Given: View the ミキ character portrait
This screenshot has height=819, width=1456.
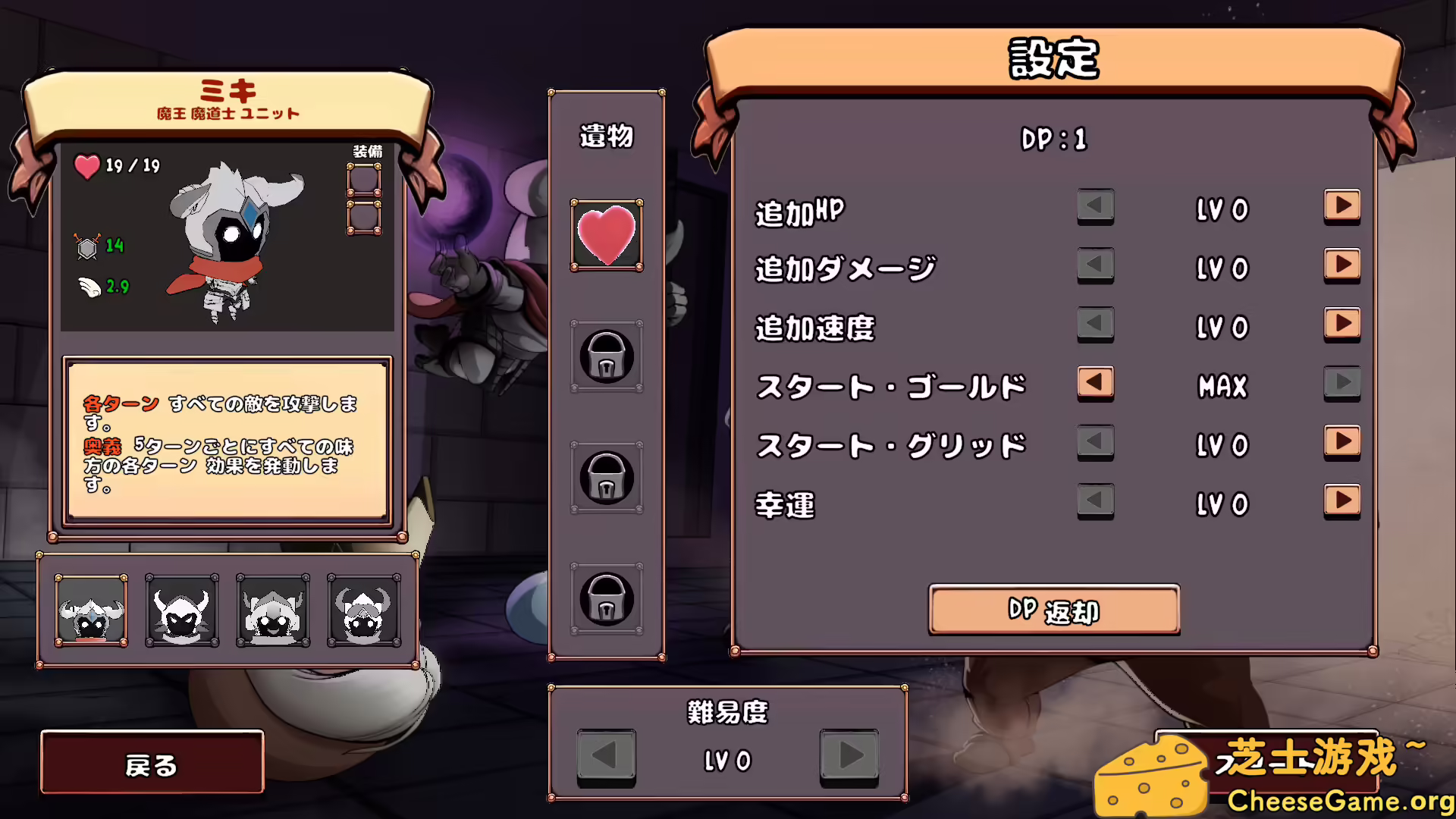Looking at the screenshot, I should (235, 235).
